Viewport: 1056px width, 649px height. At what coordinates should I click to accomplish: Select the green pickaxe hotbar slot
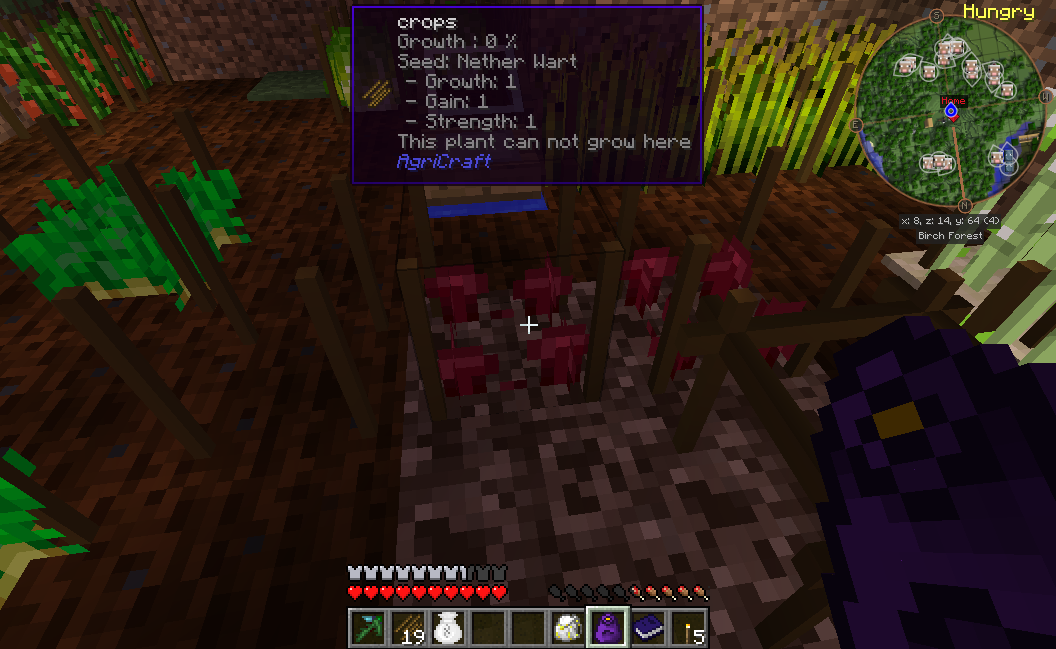pyautogui.click(x=368, y=628)
